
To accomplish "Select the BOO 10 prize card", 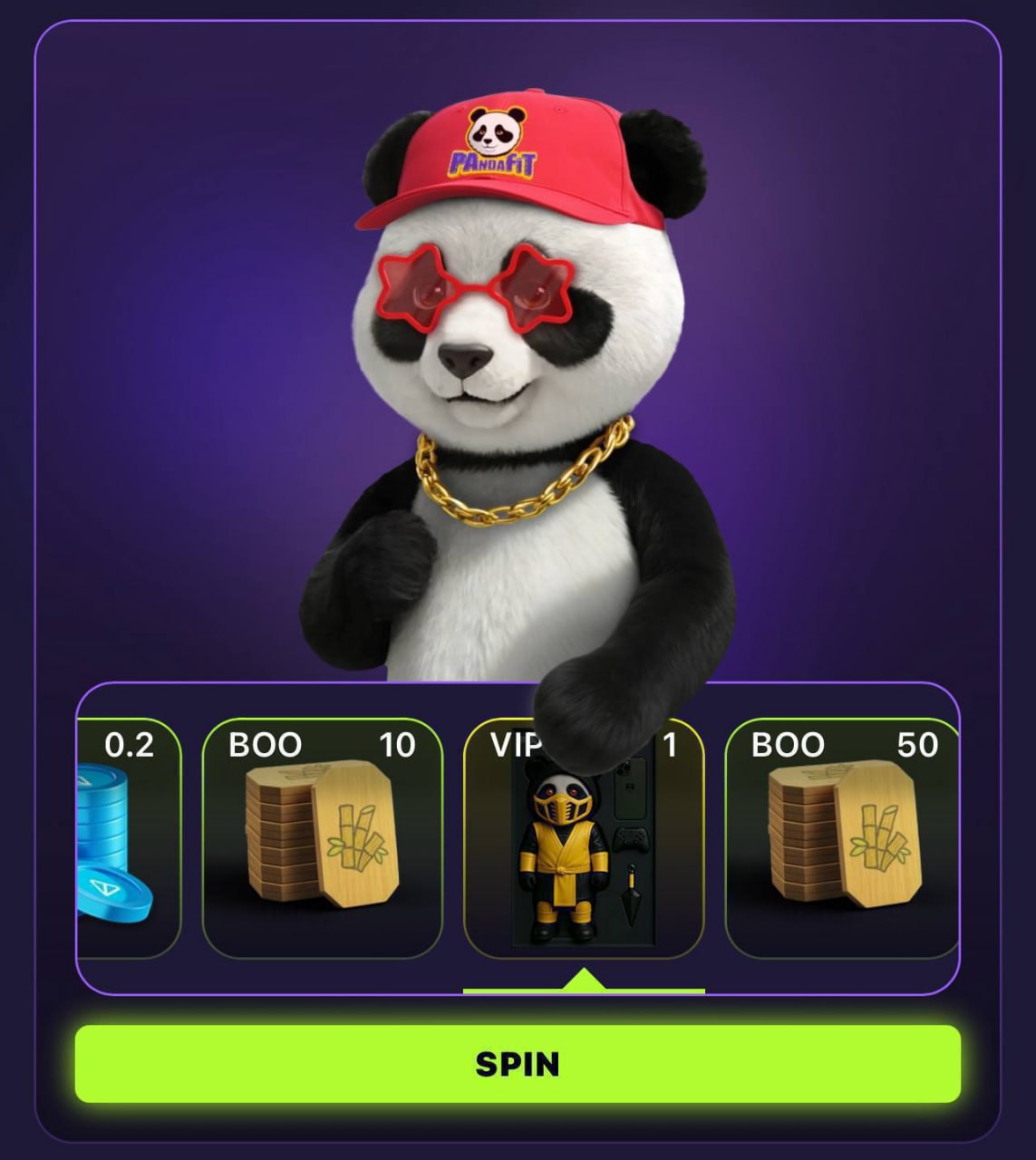I will click(x=322, y=838).
